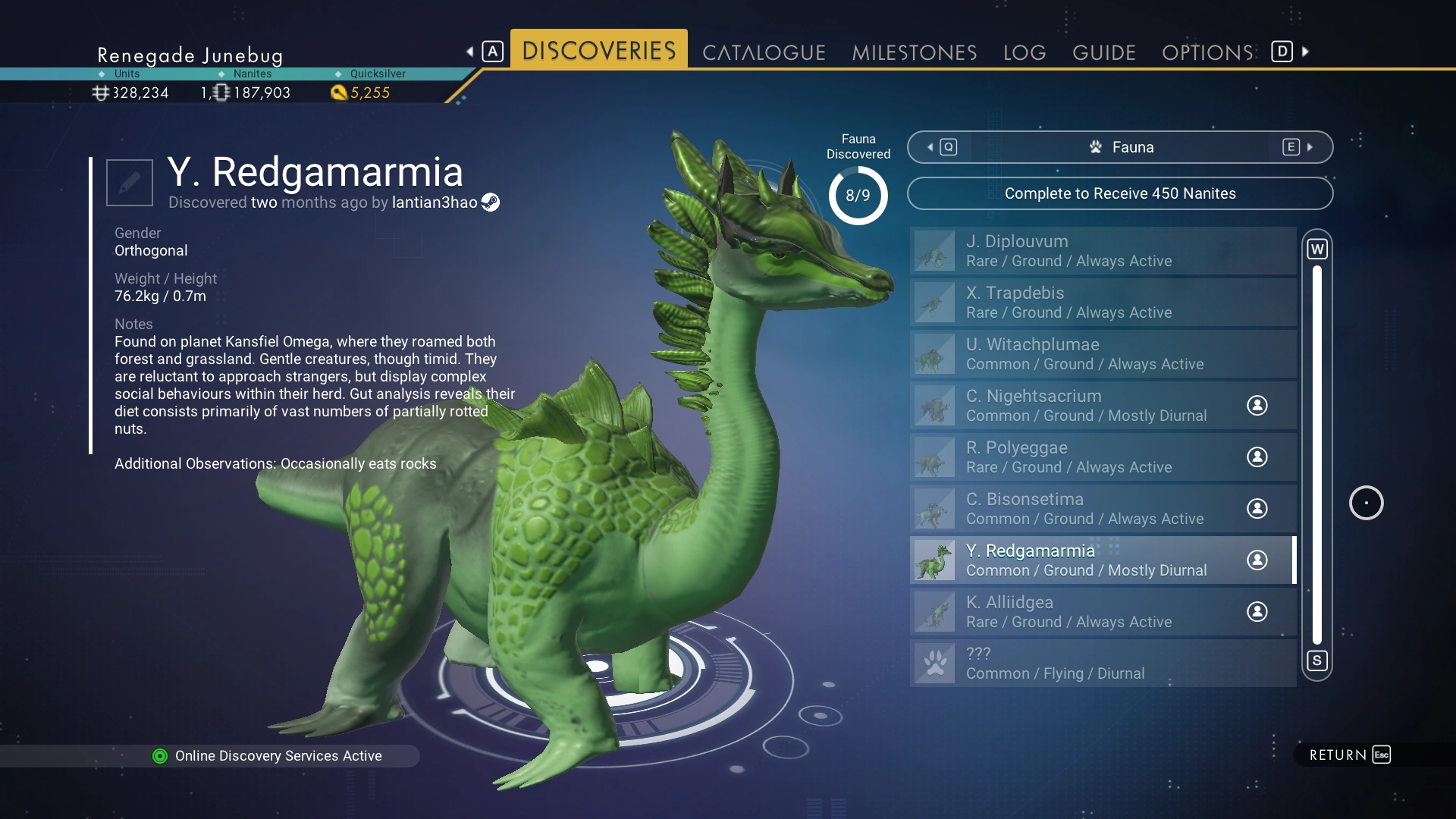Click the fauna list scrollbar
Viewport: 1456px width, 819px height.
[x=1317, y=455]
